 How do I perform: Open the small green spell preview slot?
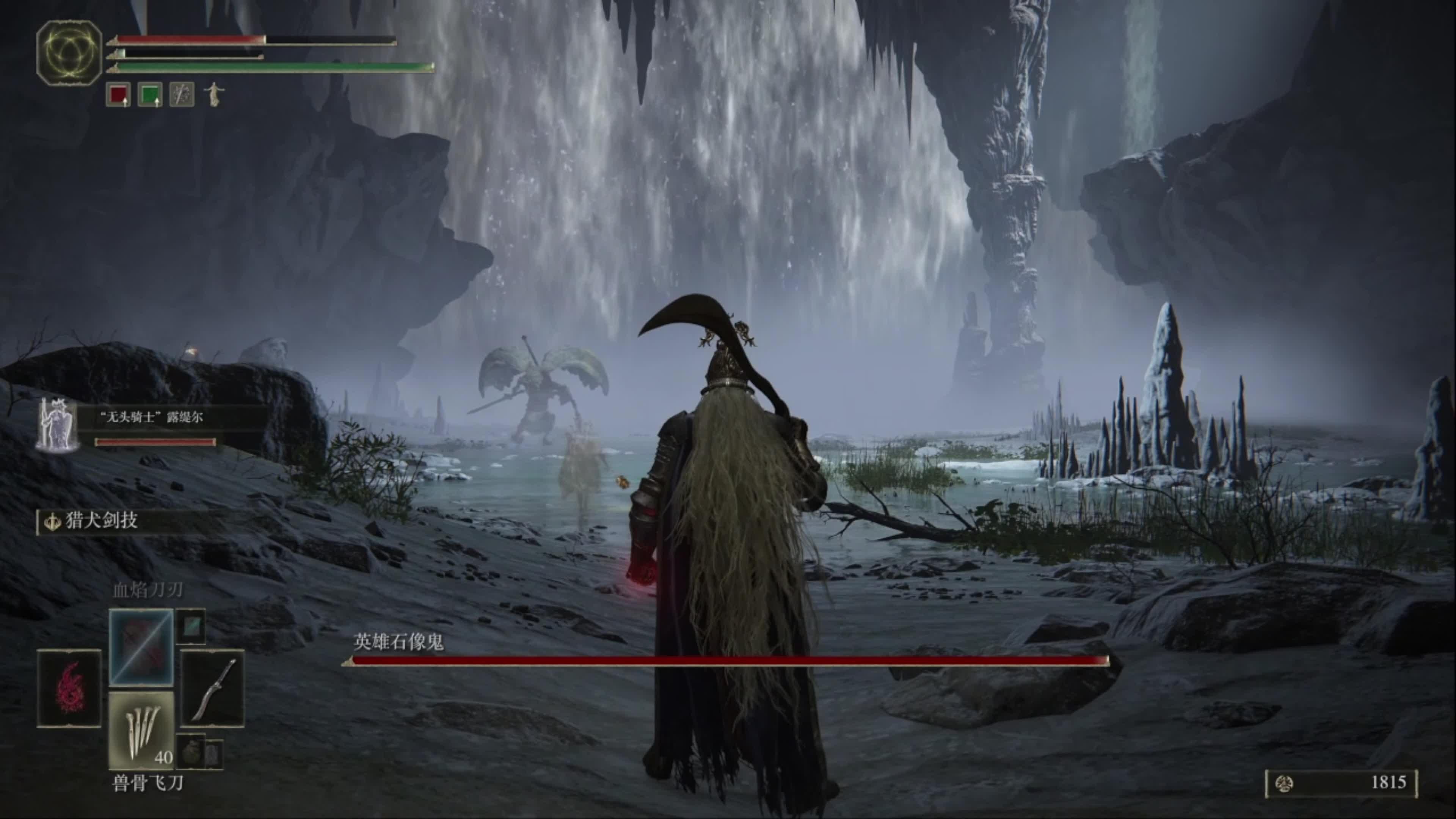tap(190, 626)
